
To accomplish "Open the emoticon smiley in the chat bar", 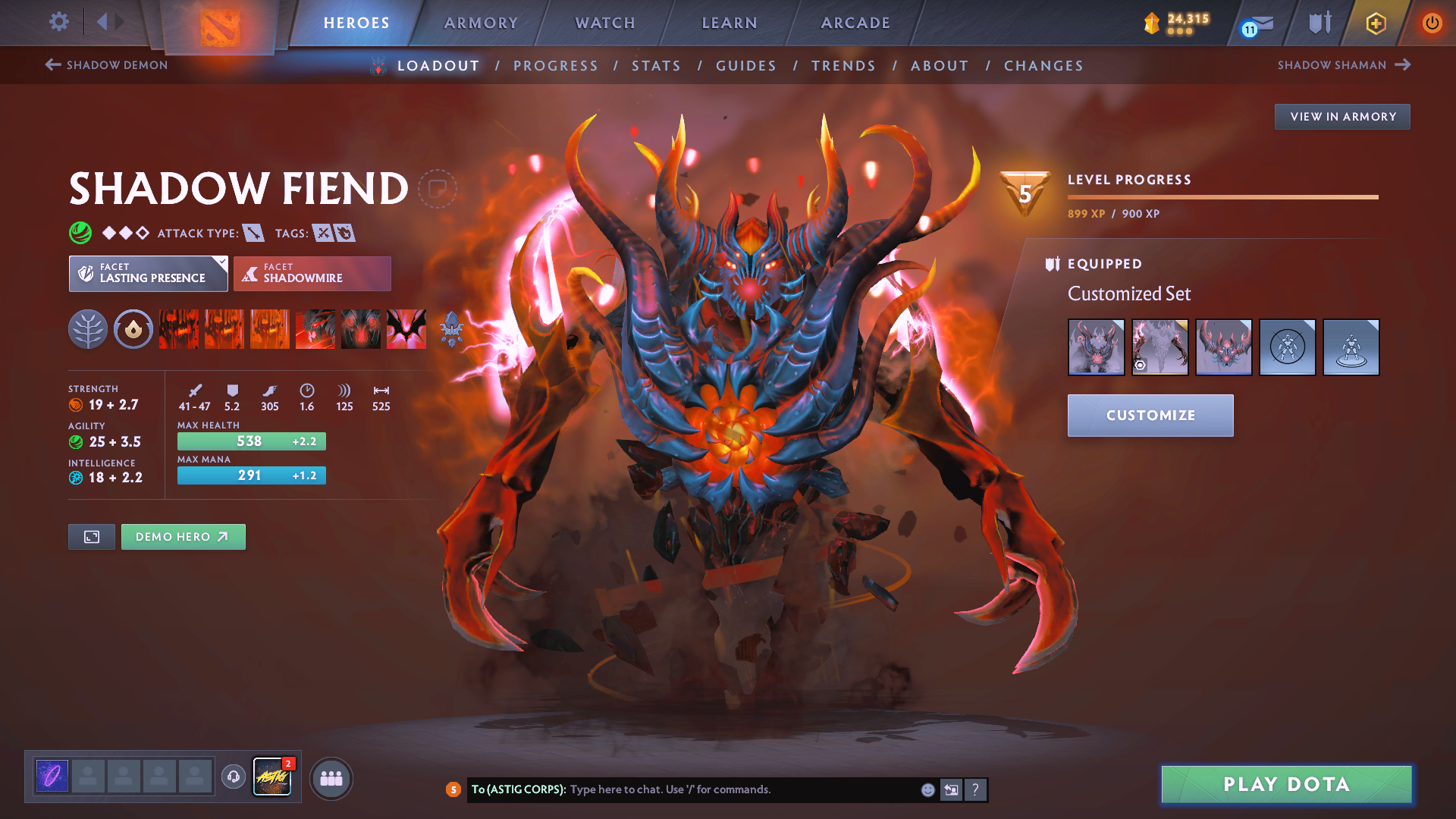I will pyautogui.click(x=927, y=789).
